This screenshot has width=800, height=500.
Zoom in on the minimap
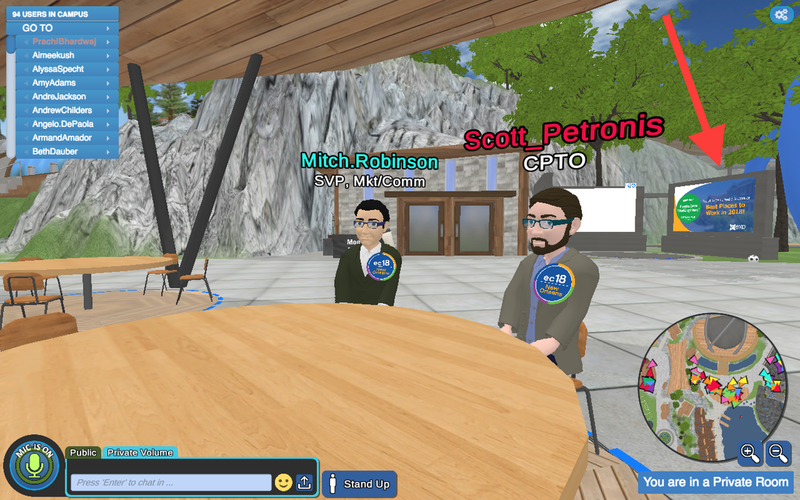coord(749,453)
